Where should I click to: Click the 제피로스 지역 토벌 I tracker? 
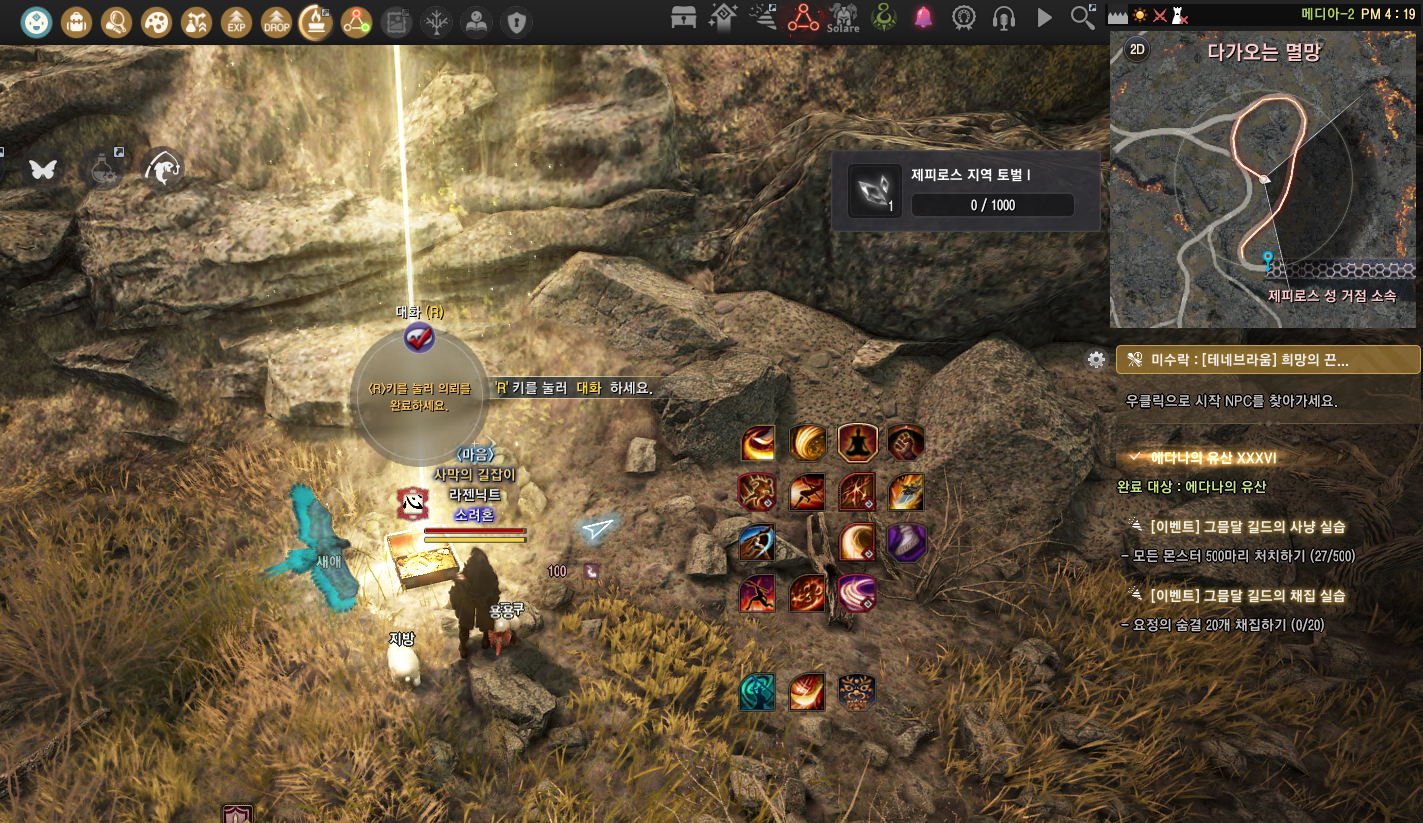pyautogui.click(x=966, y=191)
